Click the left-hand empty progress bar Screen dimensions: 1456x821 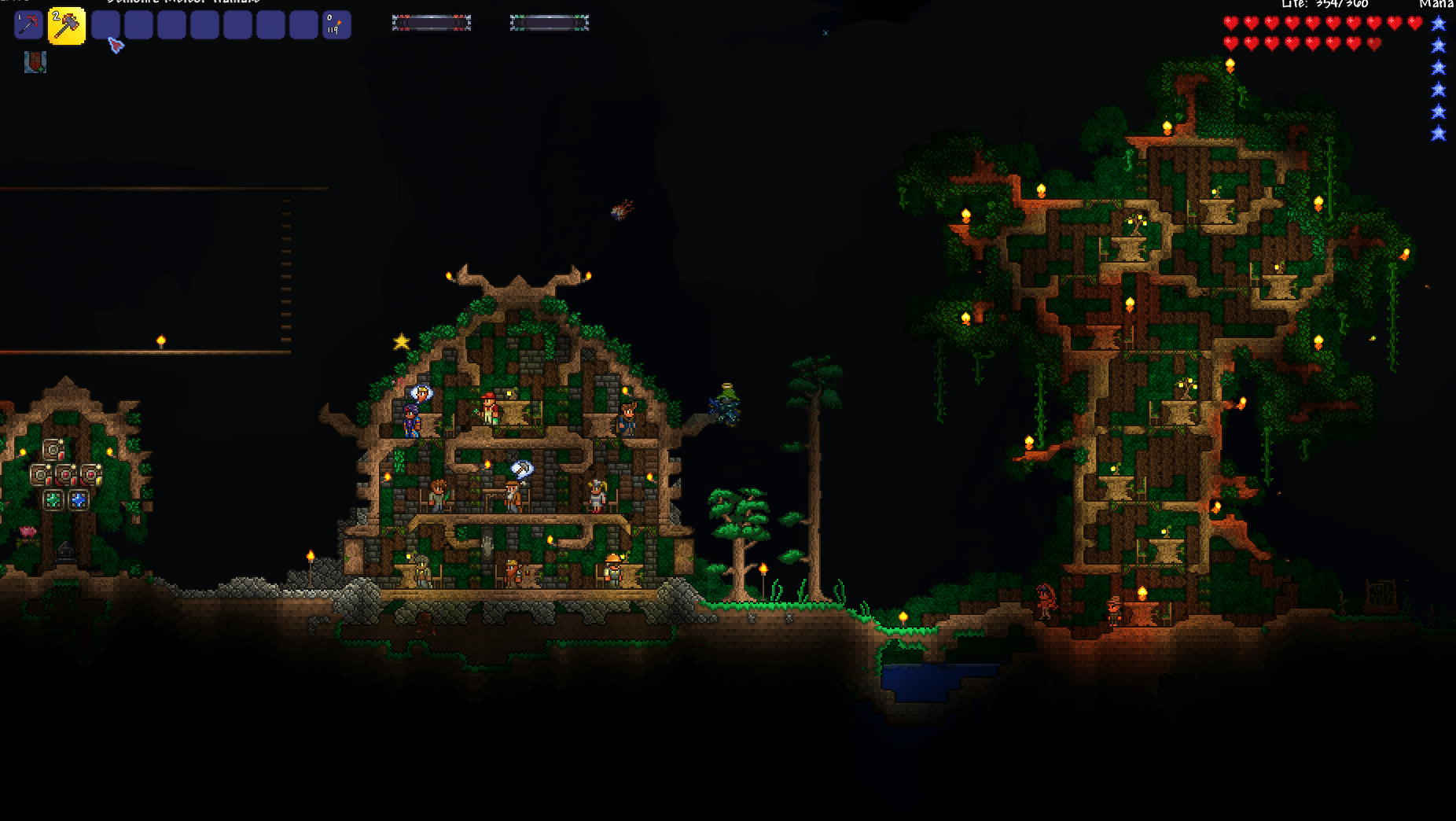tap(431, 24)
